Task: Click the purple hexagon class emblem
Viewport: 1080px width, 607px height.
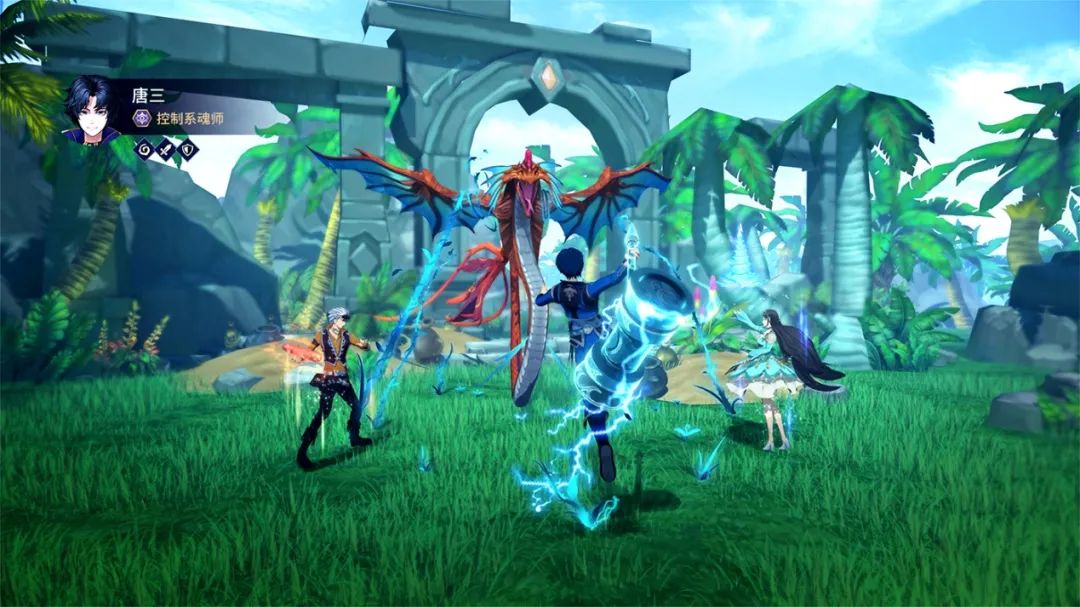Action: tap(142, 118)
